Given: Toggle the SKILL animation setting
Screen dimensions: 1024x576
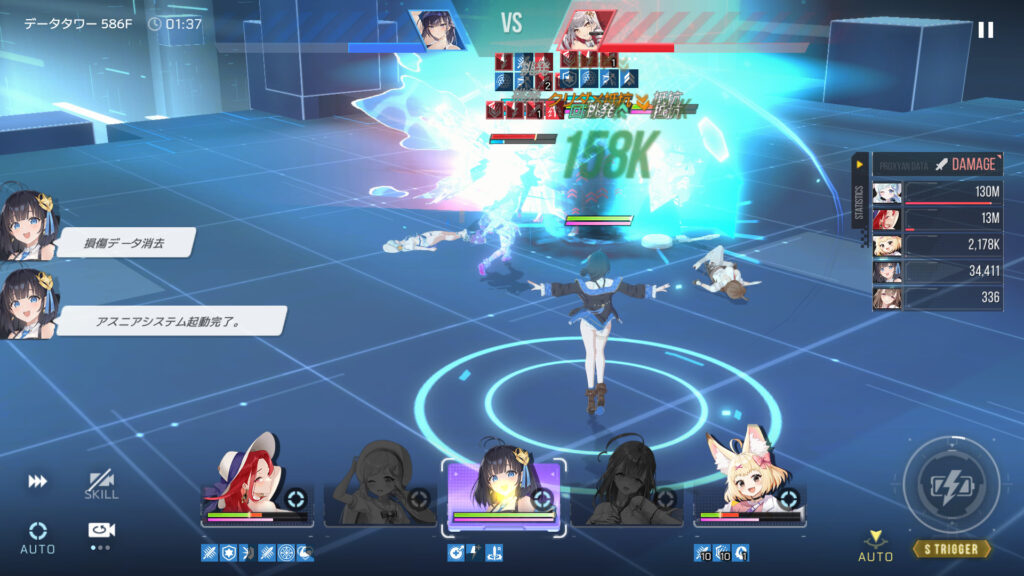Looking at the screenshot, I should [x=100, y=485].
